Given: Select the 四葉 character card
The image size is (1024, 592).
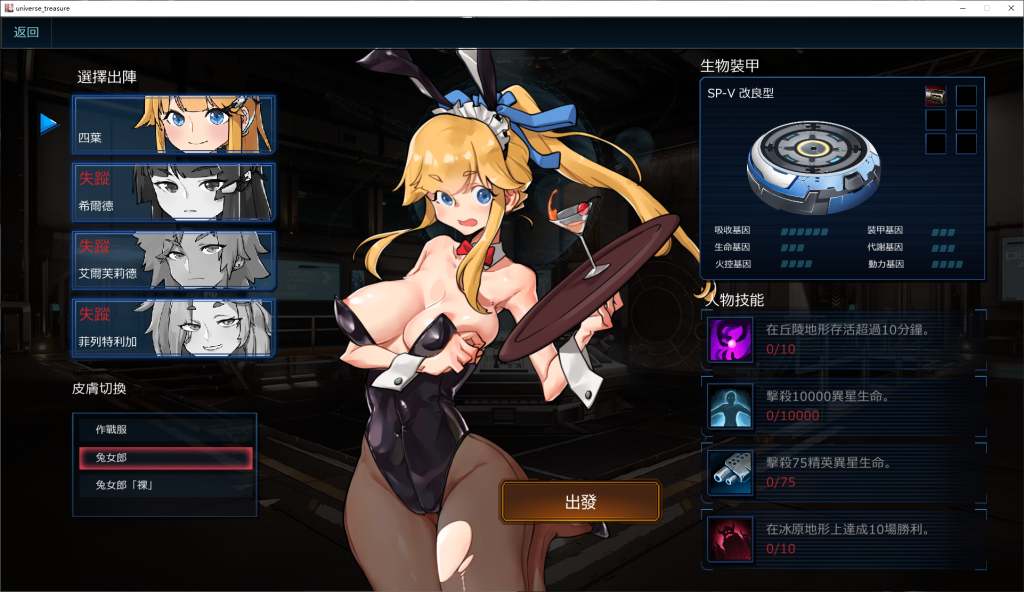Looking at the screenshot, I should pos(173,124).
